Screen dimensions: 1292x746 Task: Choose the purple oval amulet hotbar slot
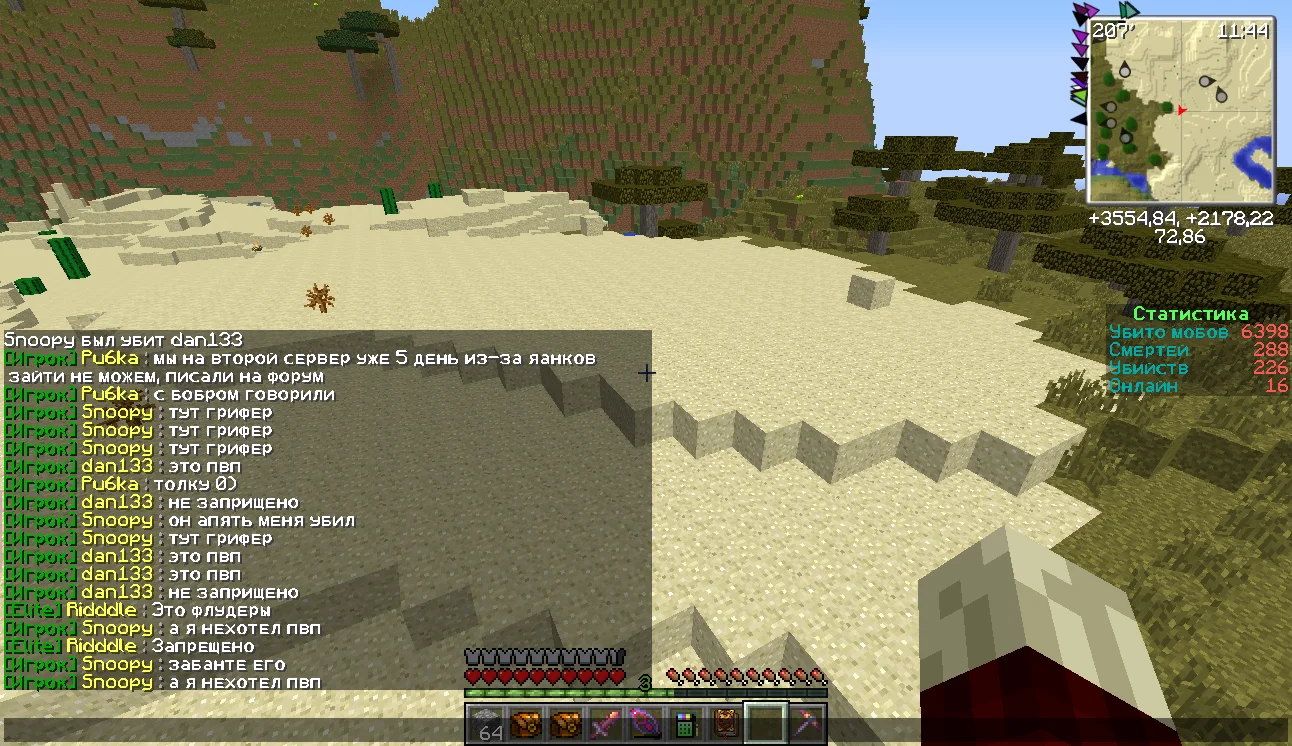[x=645, y=723]
